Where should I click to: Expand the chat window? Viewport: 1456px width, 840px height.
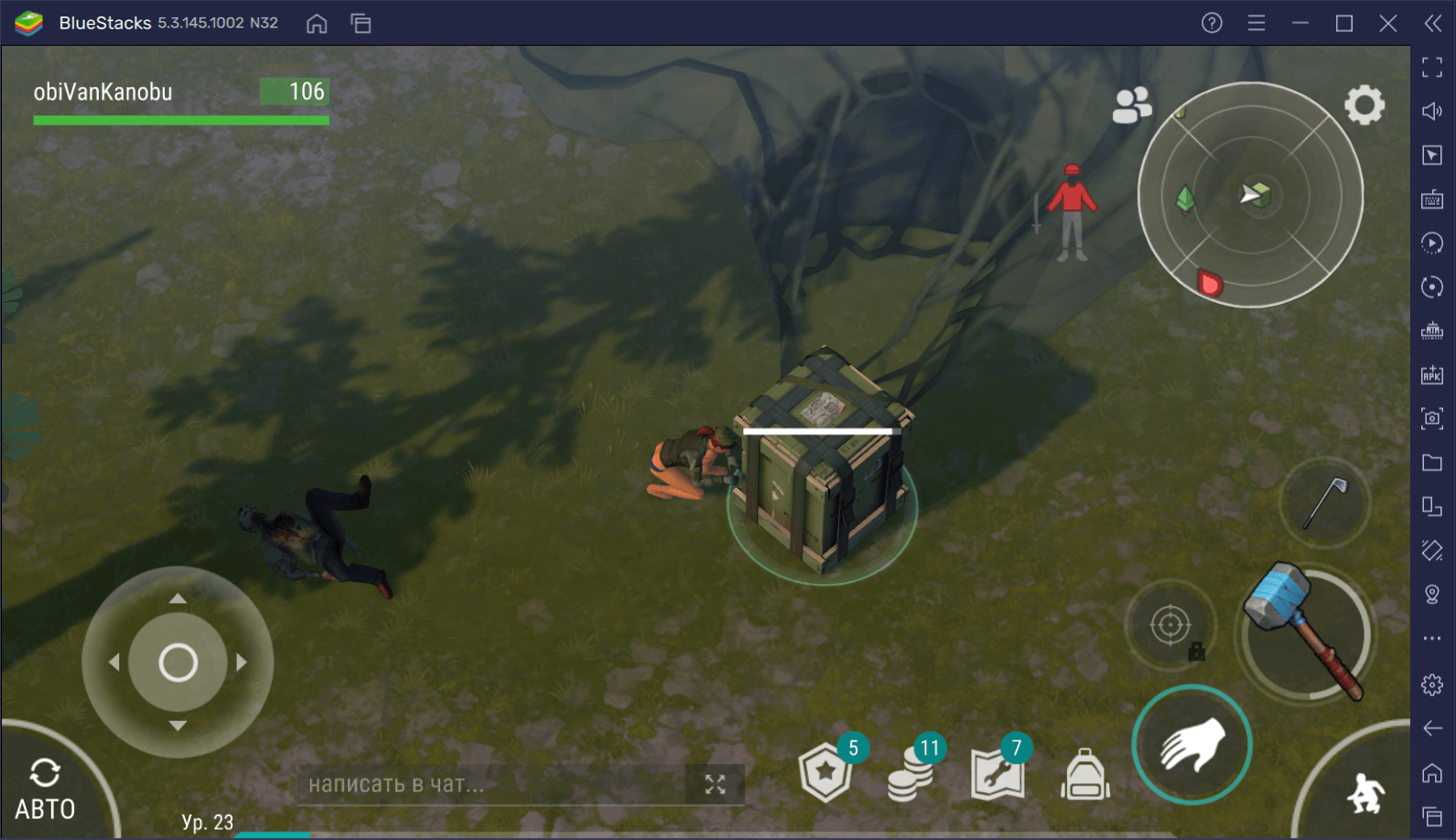click(x=715, y=784)
